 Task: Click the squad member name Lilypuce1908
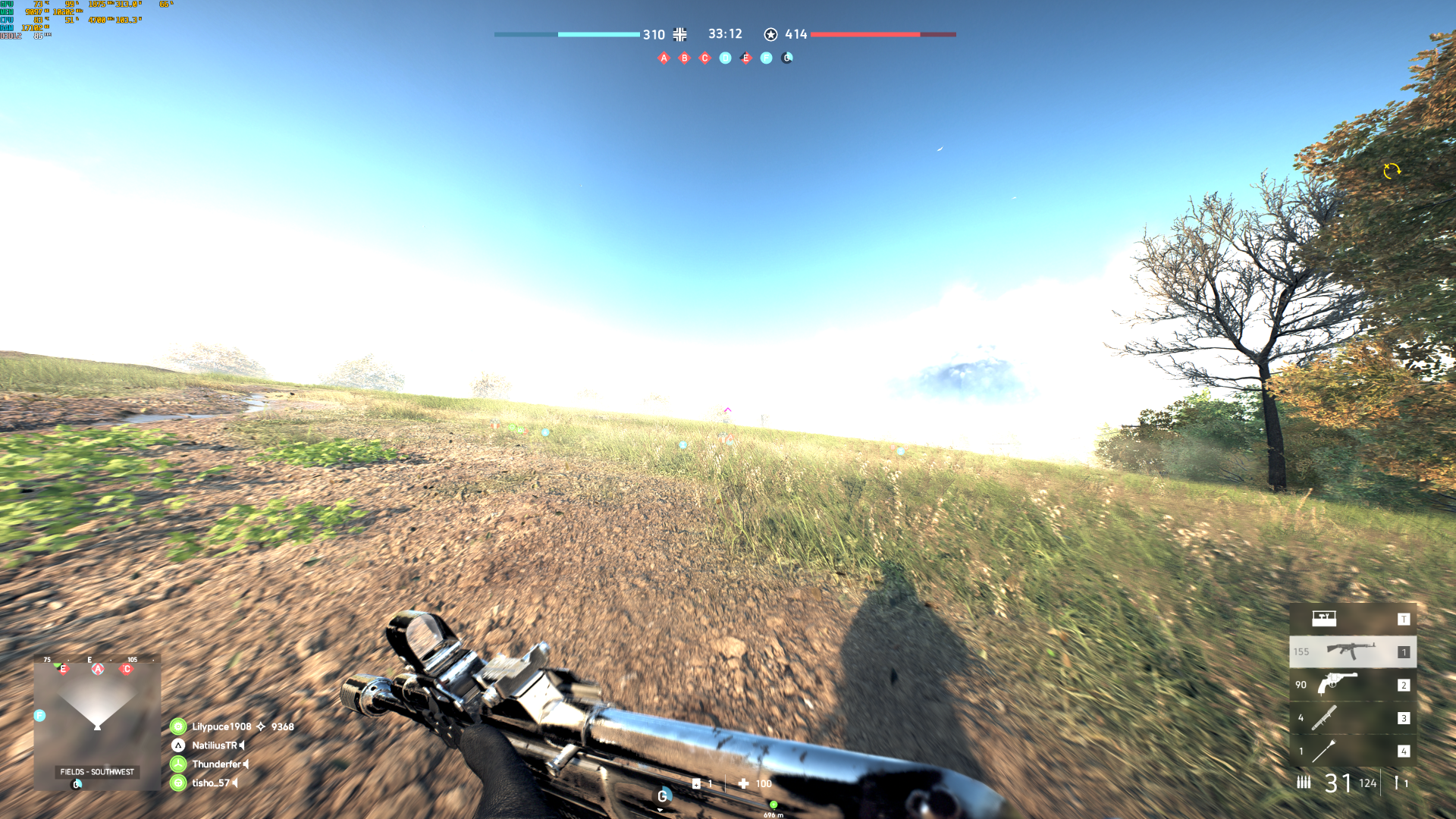[x=221, y=726]
